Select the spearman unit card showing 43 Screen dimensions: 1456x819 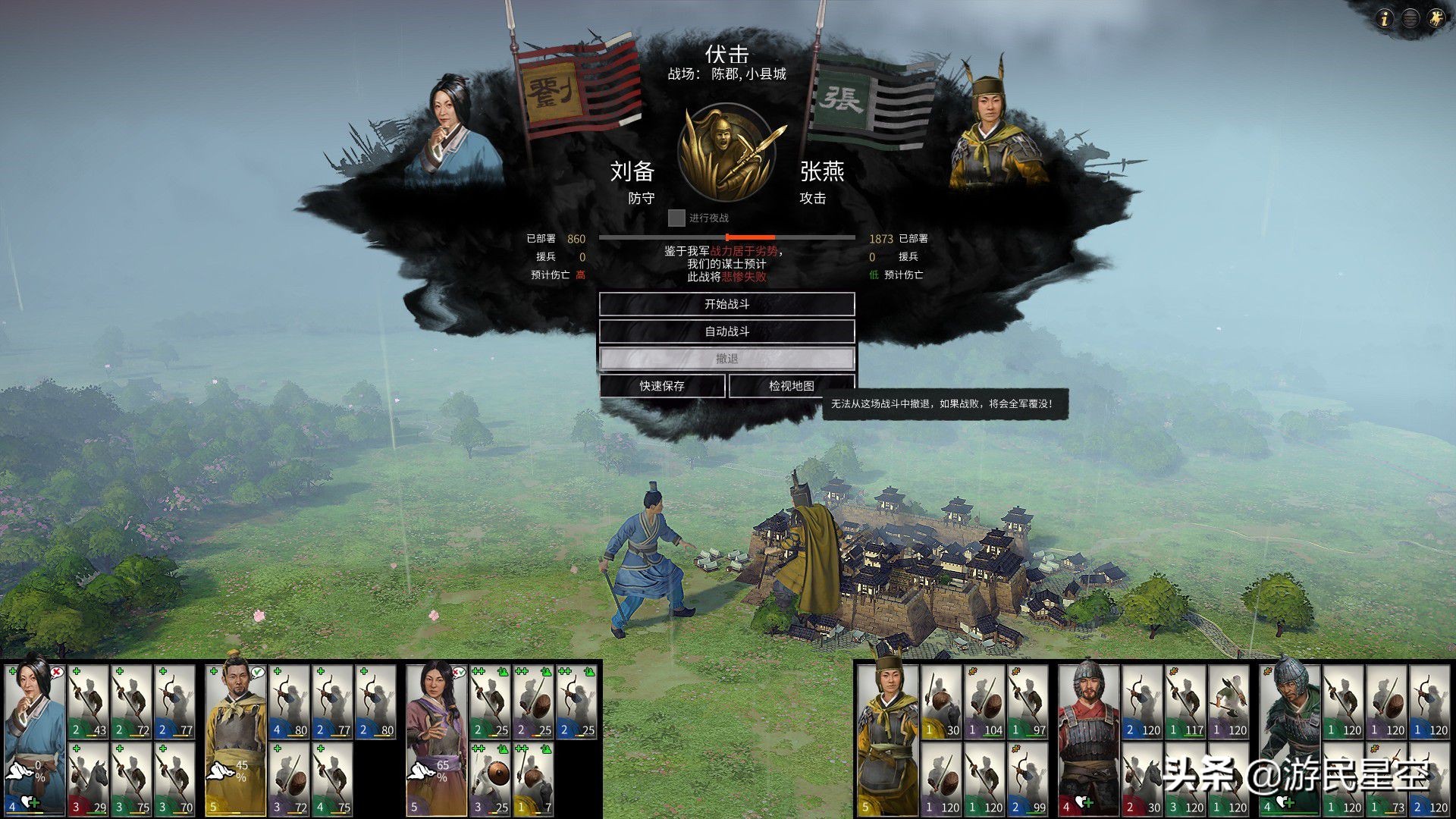pyautogui.click(x=89, y=701)
